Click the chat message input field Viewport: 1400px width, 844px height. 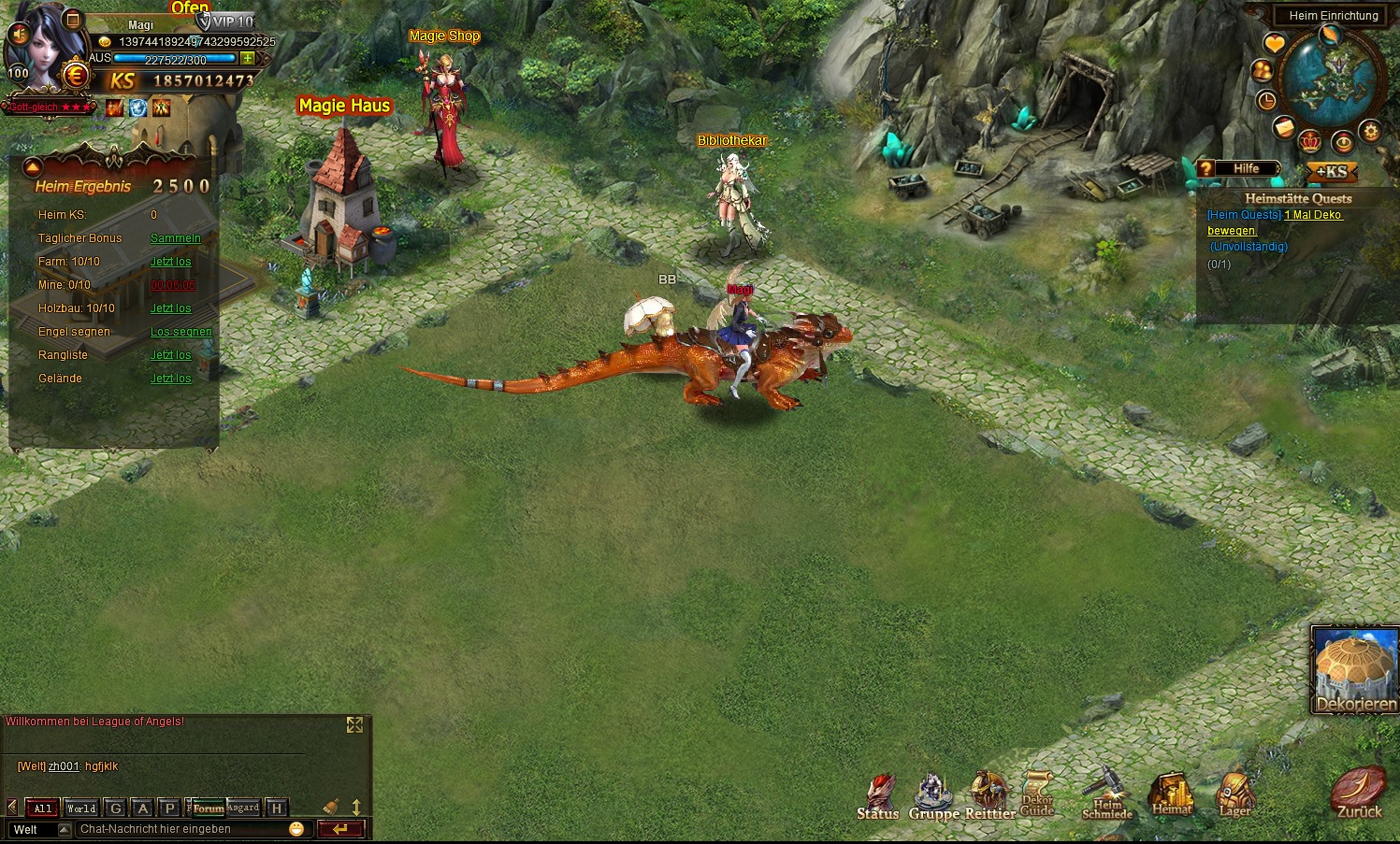182,829
